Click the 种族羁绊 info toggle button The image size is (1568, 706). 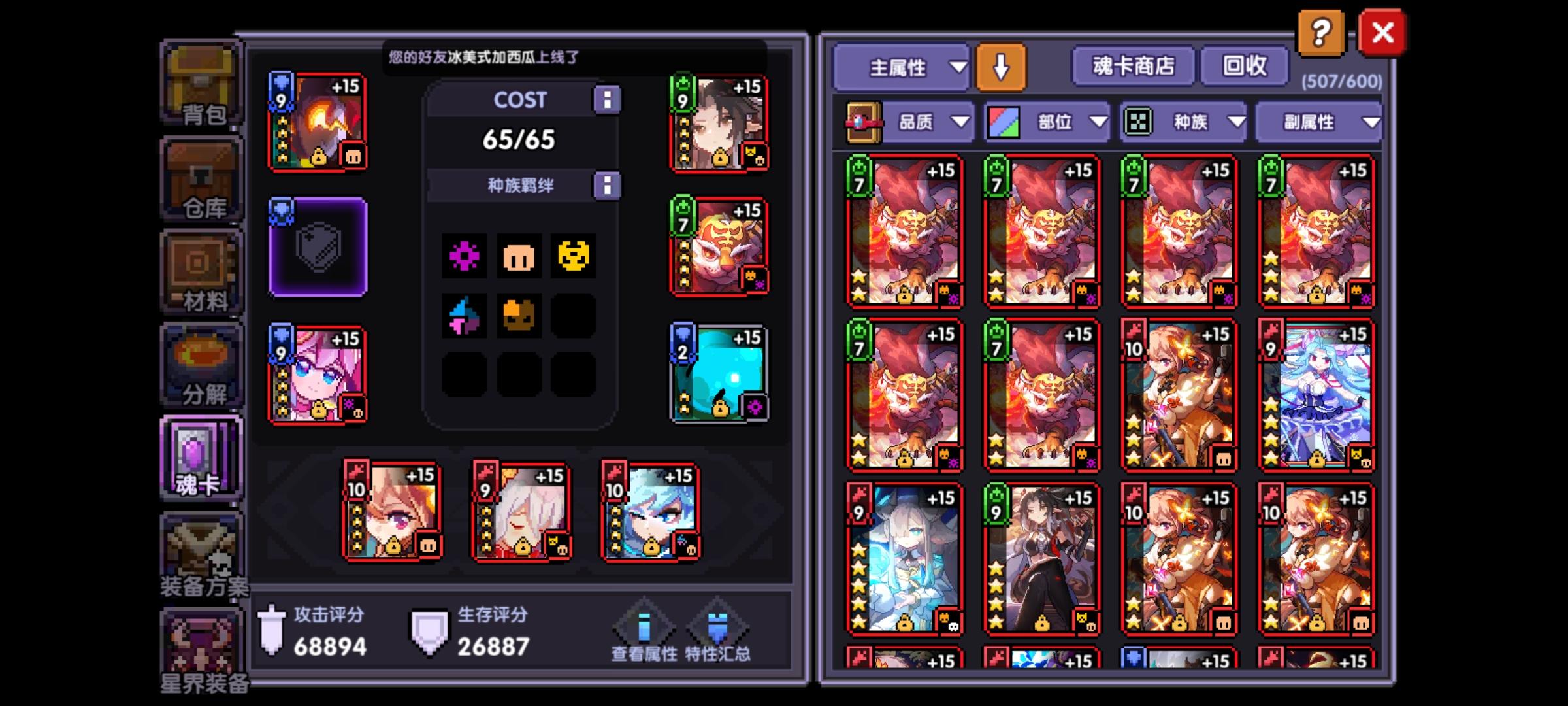(x=609, y=185)
